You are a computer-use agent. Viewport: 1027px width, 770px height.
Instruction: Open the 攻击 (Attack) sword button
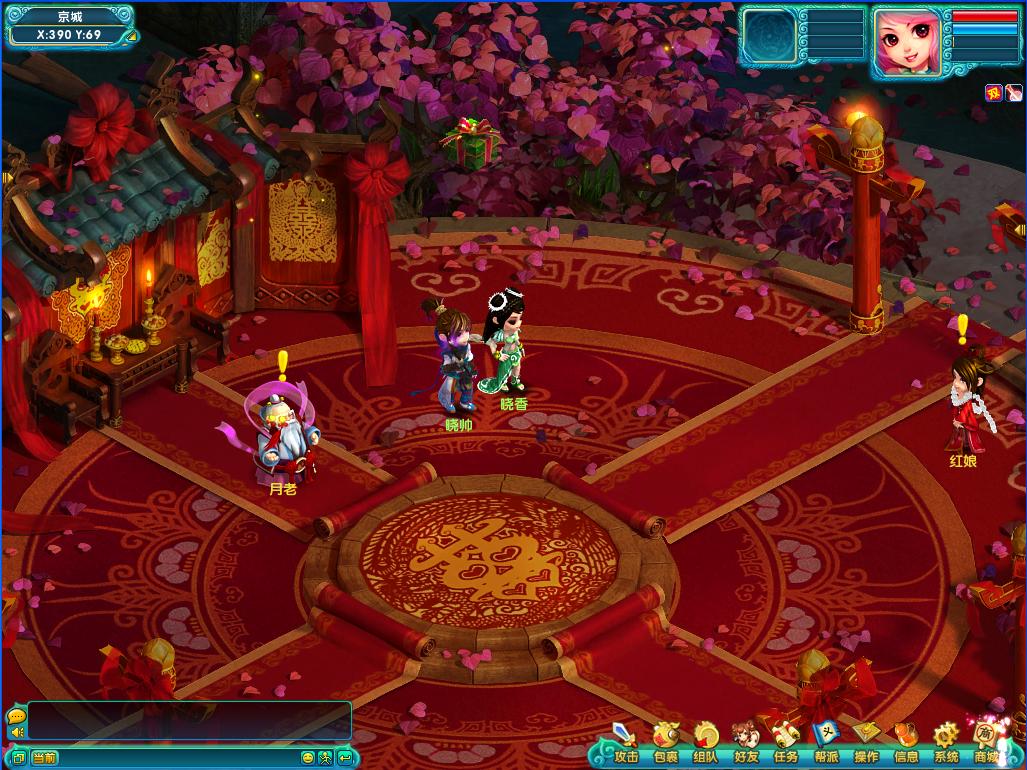pyautogui.click(x=626, y=741)
